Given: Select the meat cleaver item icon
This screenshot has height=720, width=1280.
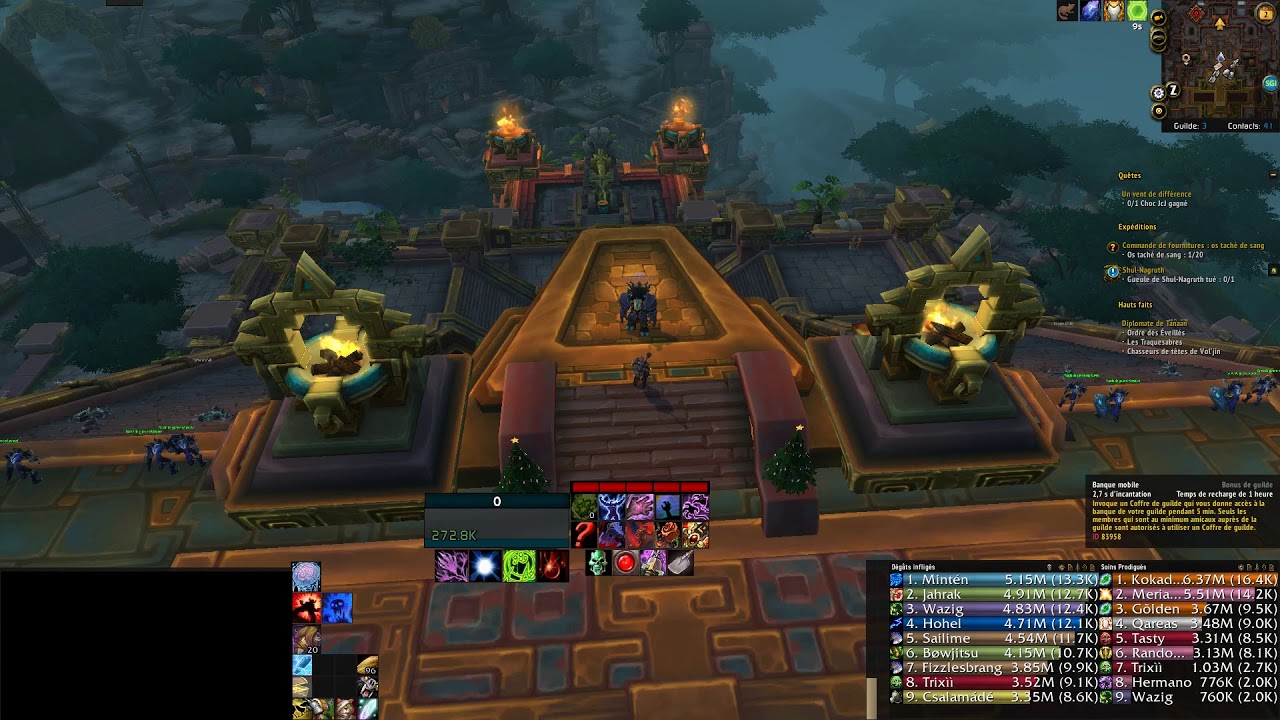Looking at the screenshot, I should (x=681, y=563).
